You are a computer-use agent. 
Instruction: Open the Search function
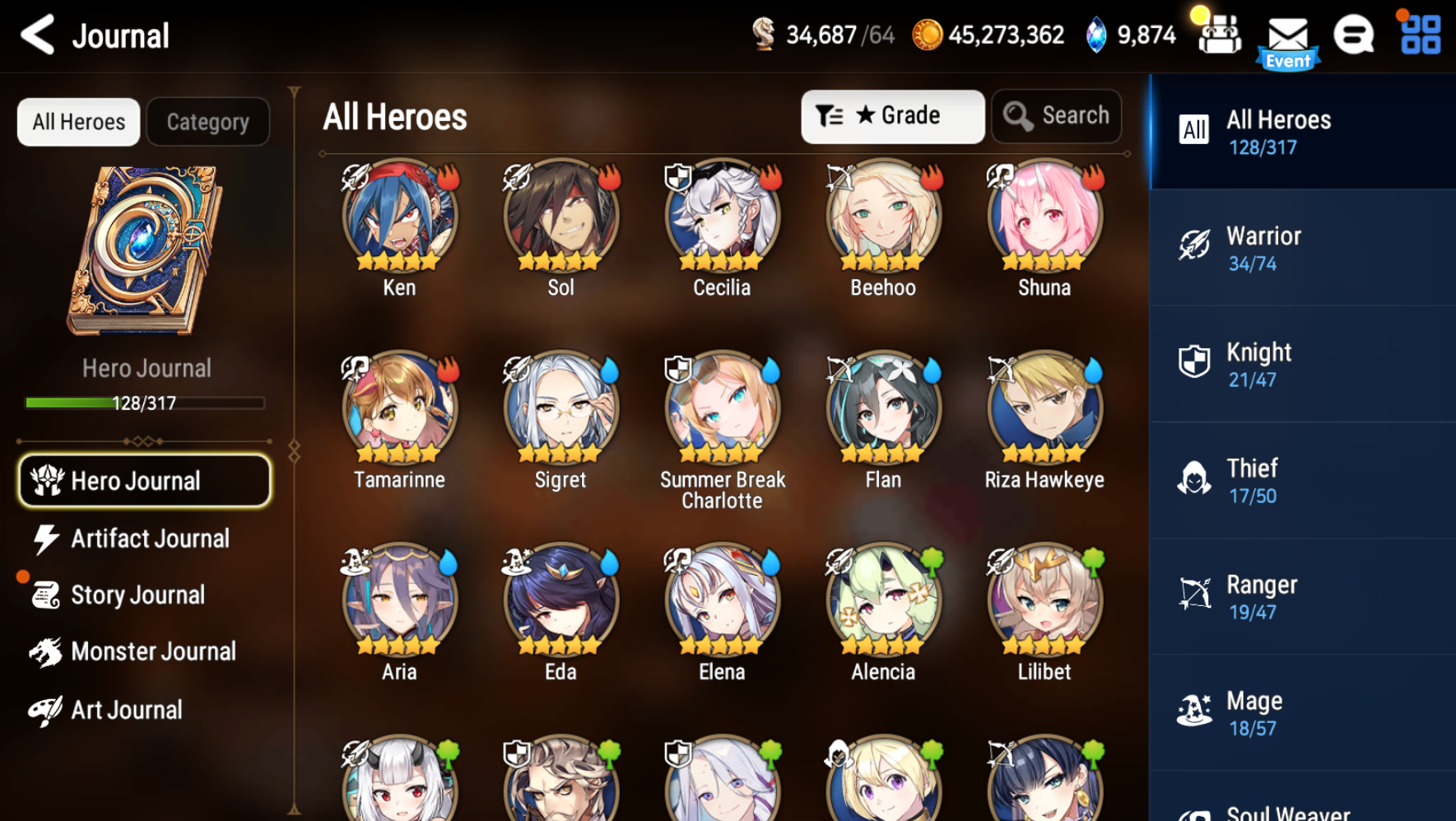pyautogui.click(x=1057, y=115)
